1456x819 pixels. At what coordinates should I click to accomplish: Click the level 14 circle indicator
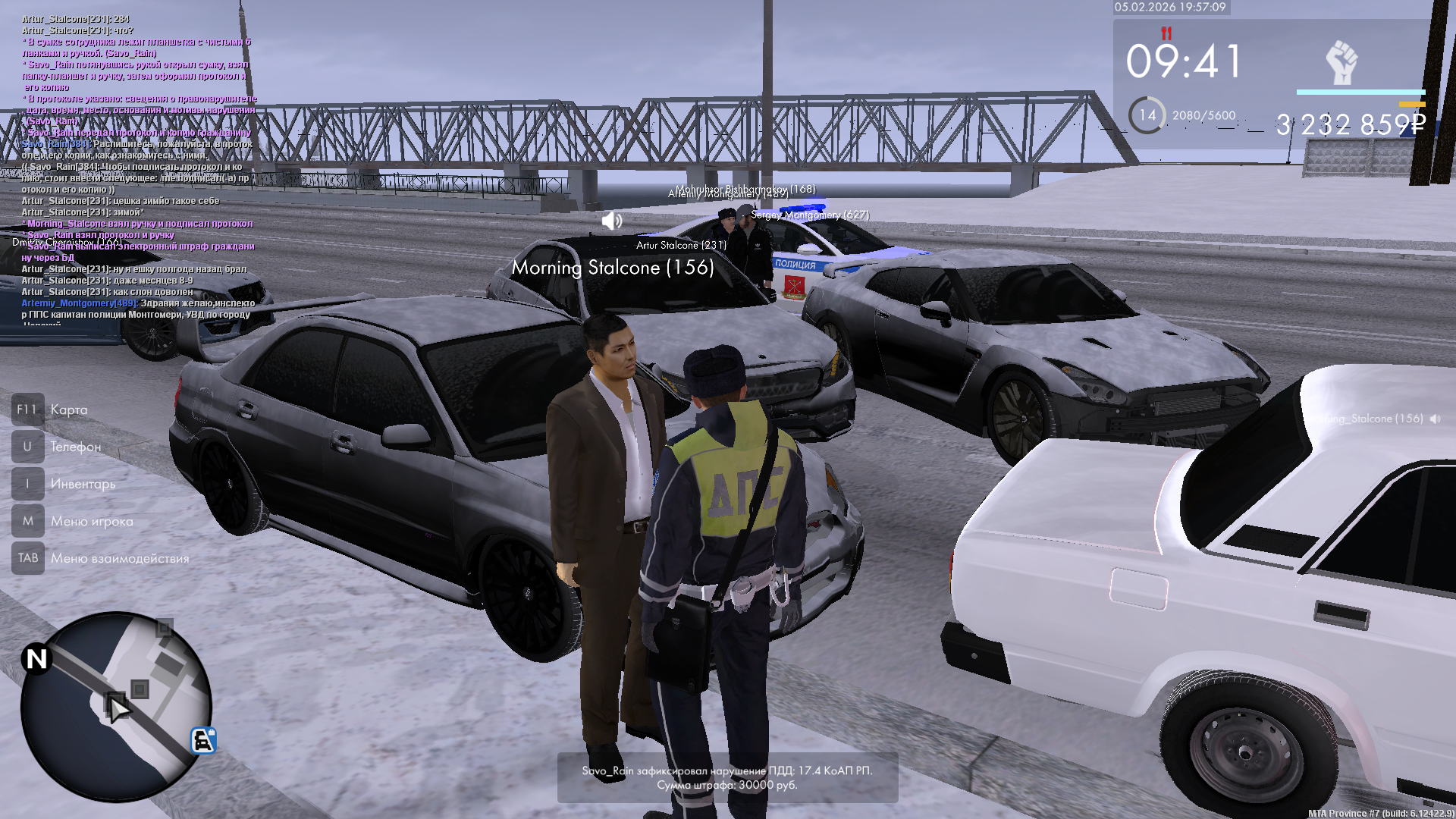[1147, 115]
